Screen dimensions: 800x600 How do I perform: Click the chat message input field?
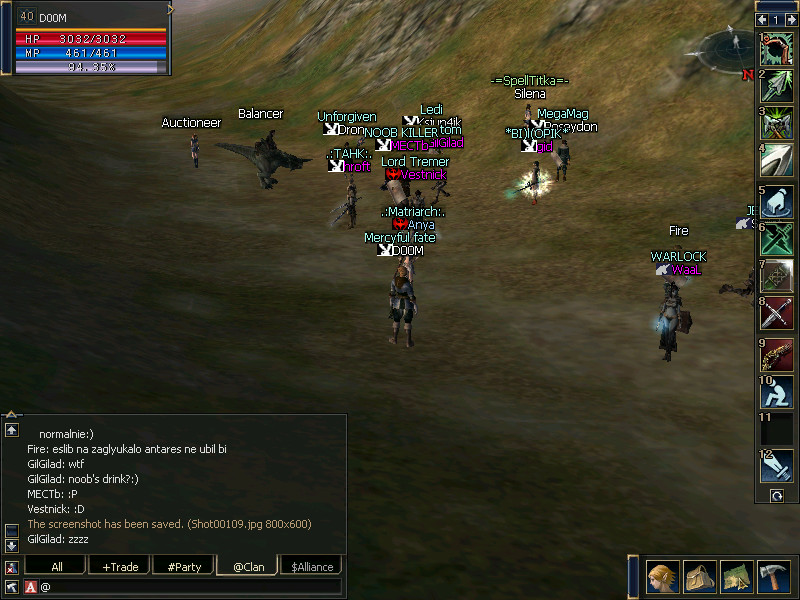coord(190,586)
